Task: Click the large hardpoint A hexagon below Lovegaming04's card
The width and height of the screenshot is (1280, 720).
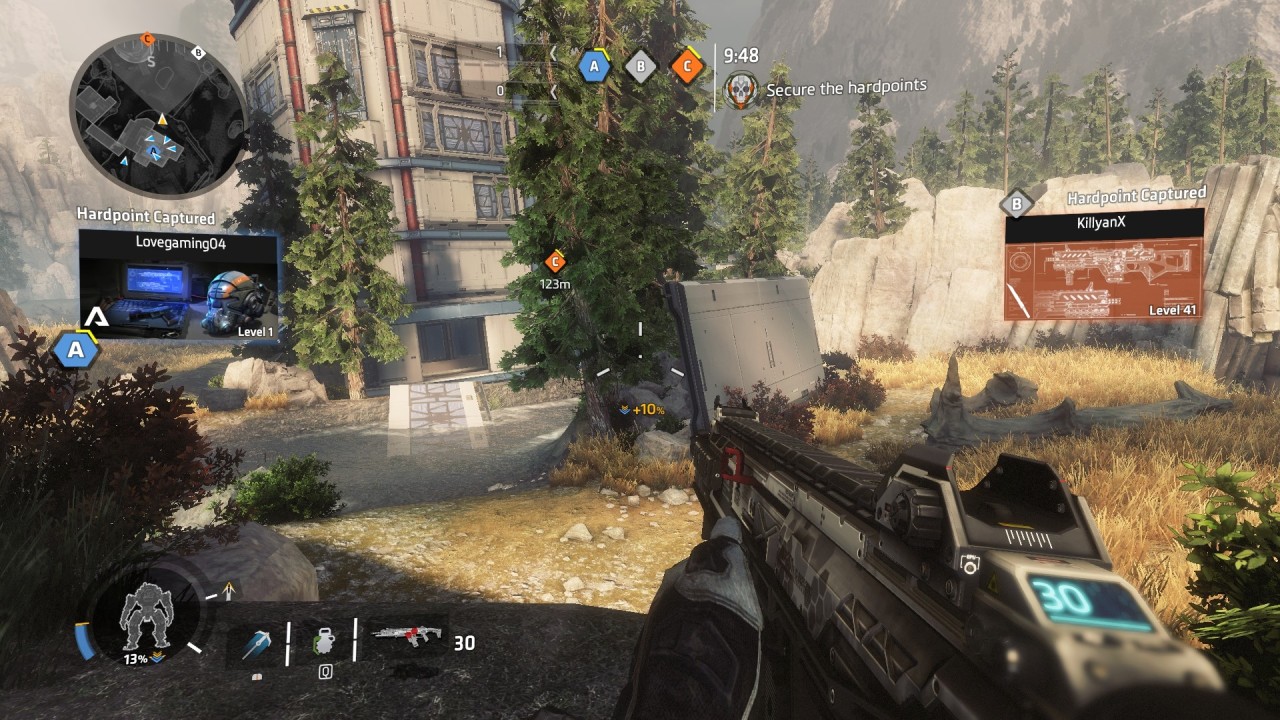Action: point(75,350)
